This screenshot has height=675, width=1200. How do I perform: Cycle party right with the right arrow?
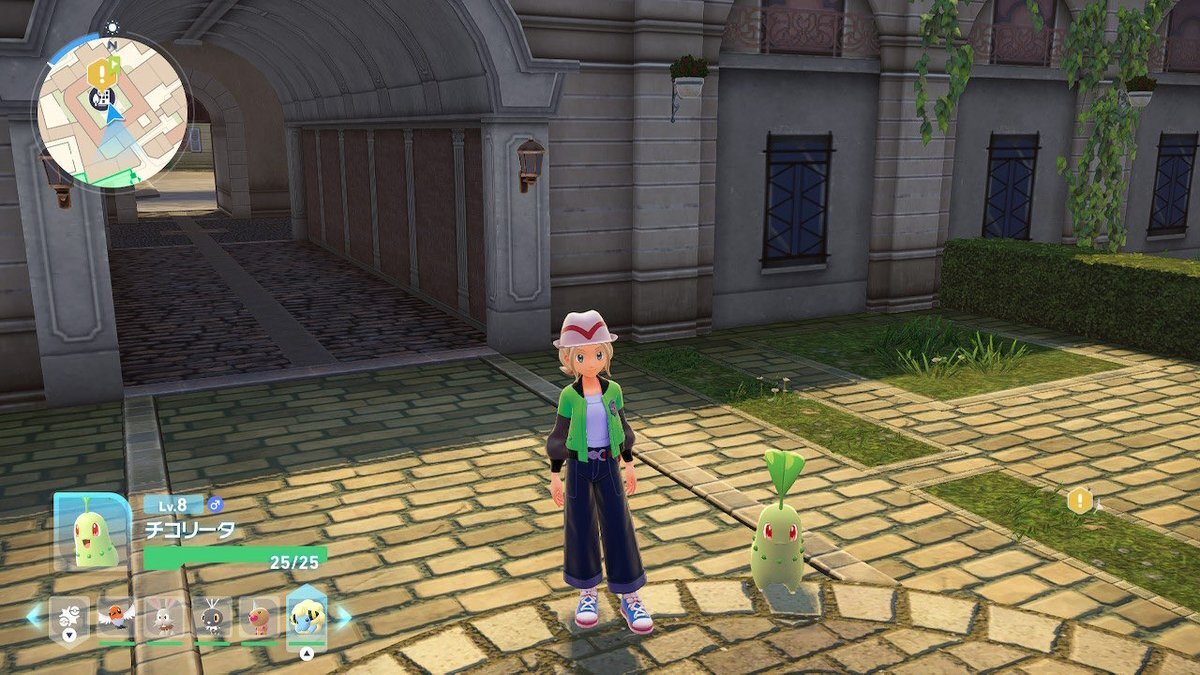pyautogui.click(x=343, y=617)
